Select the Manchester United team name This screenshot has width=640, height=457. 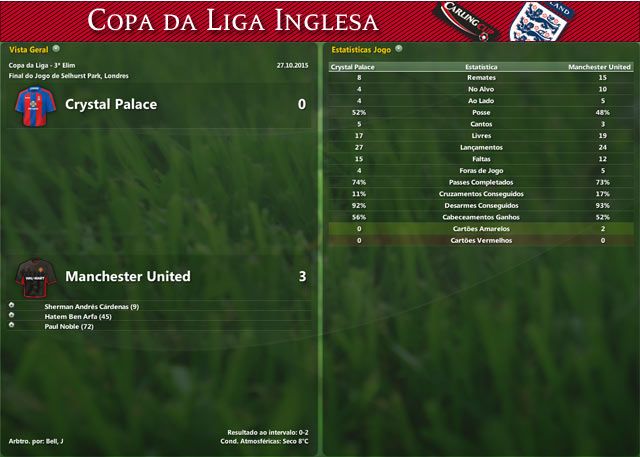127,276
